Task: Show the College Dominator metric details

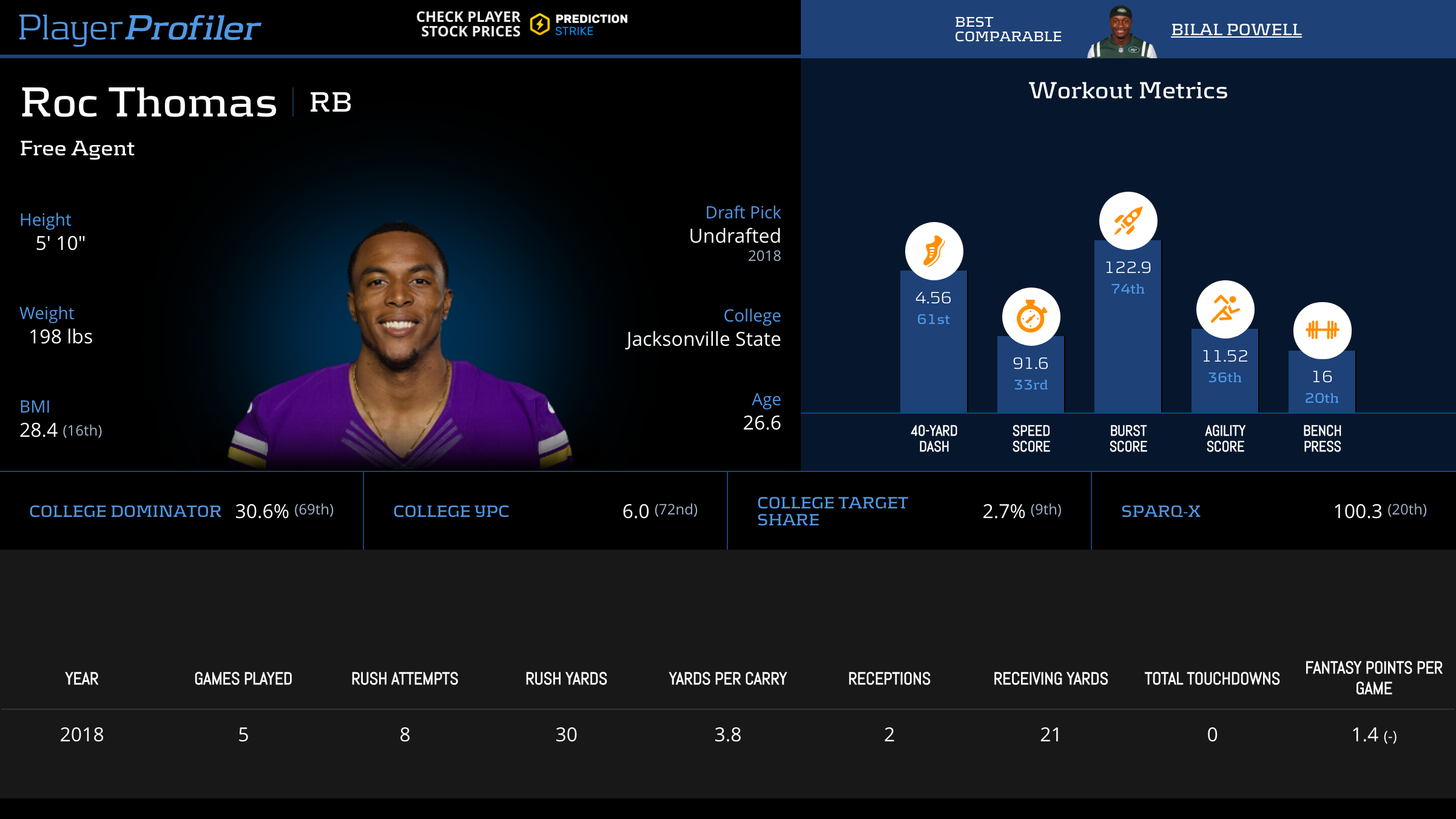Action: pos(125,511)
